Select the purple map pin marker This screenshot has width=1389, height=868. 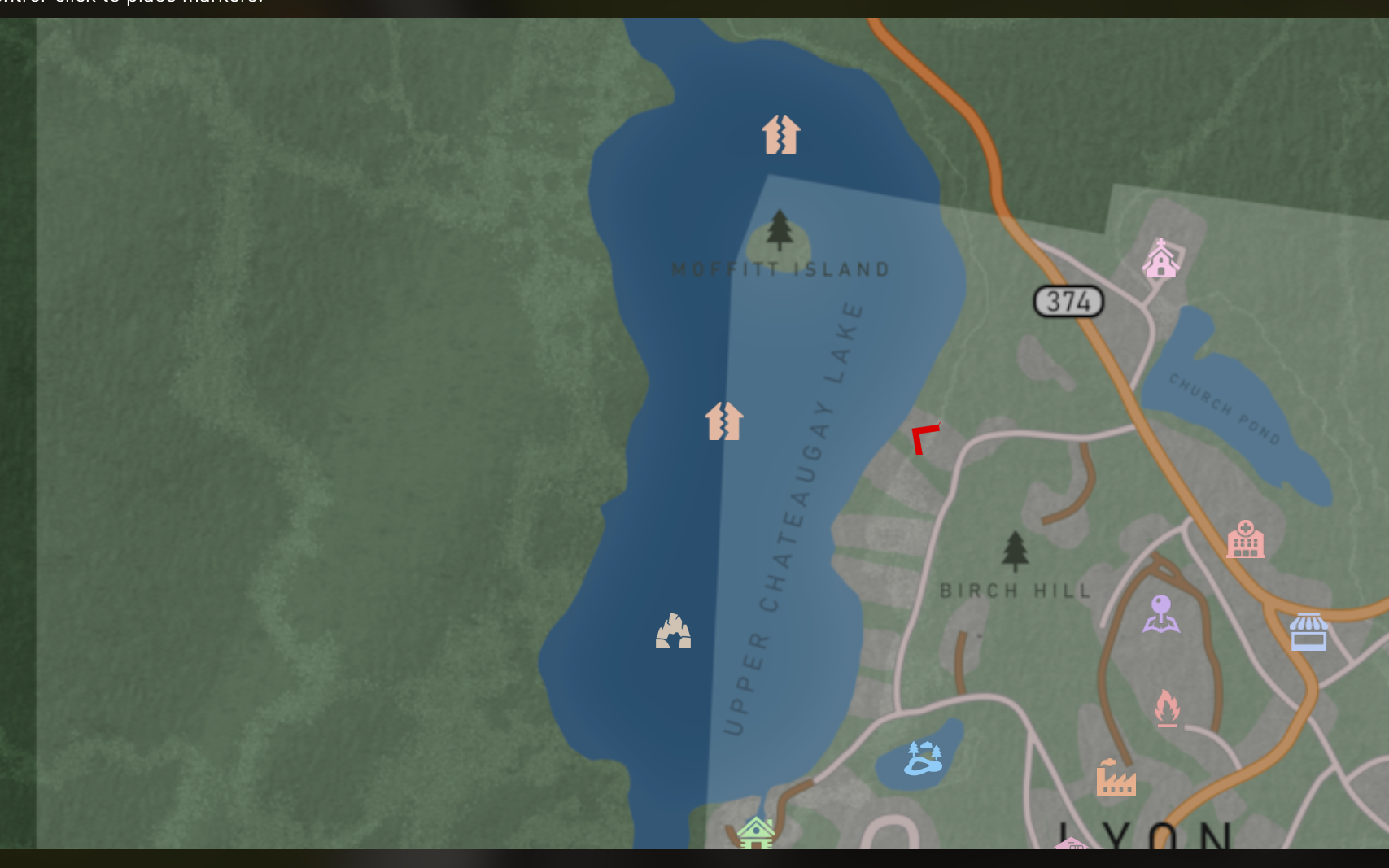click(x=1161, y=613)
